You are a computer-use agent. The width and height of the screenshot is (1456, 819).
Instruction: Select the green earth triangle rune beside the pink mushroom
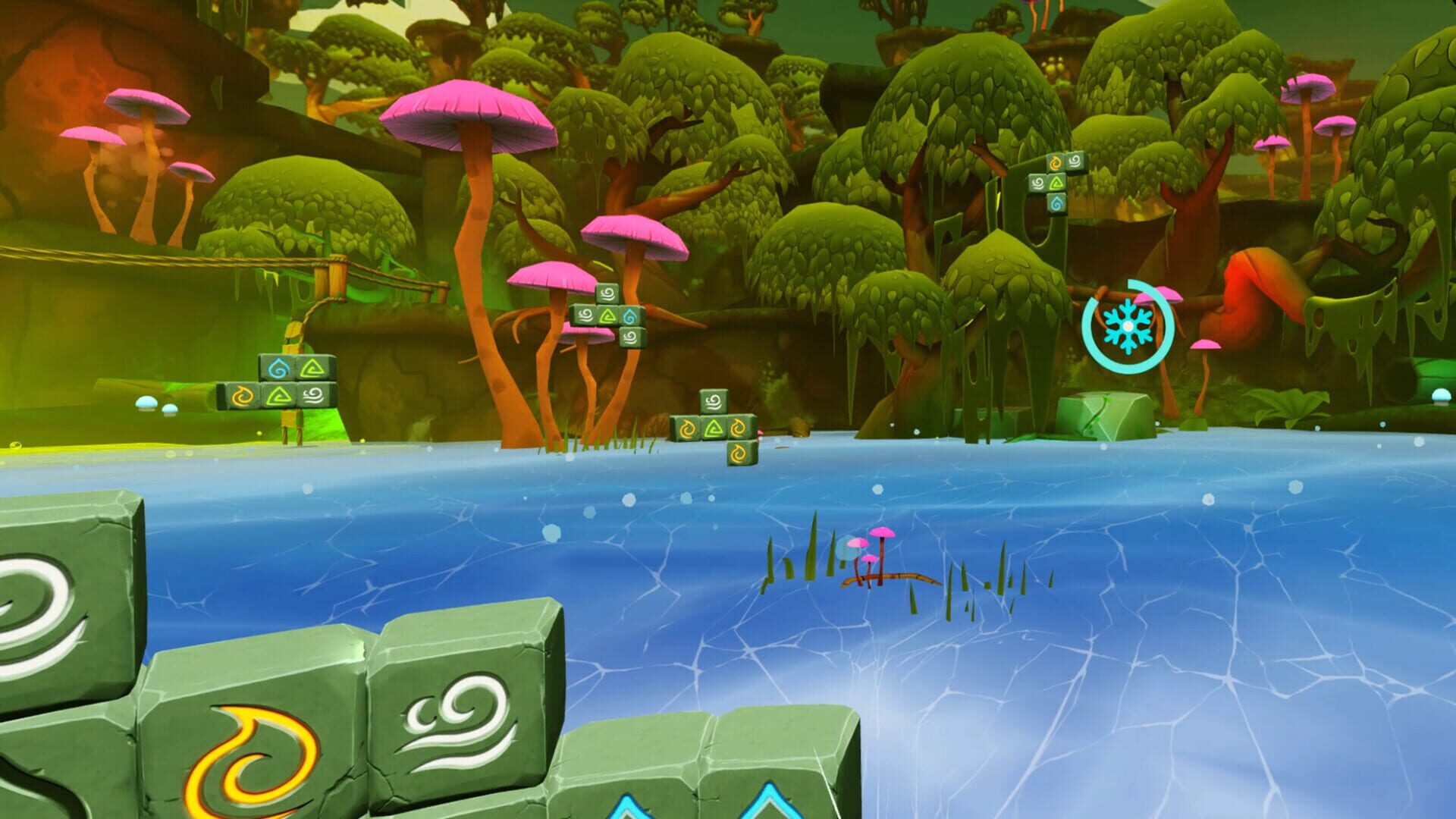coord(607,317)
